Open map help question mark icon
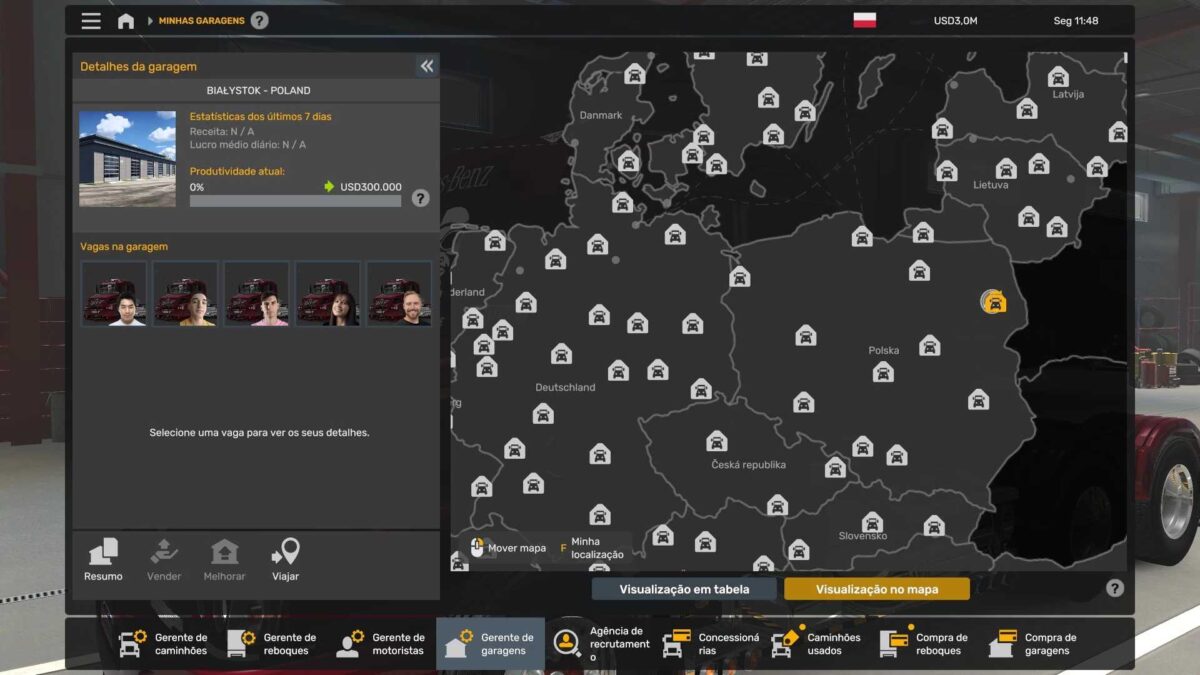This screenshot has width=1200, height=675. pyautogui.click(x=1115, y=588)
